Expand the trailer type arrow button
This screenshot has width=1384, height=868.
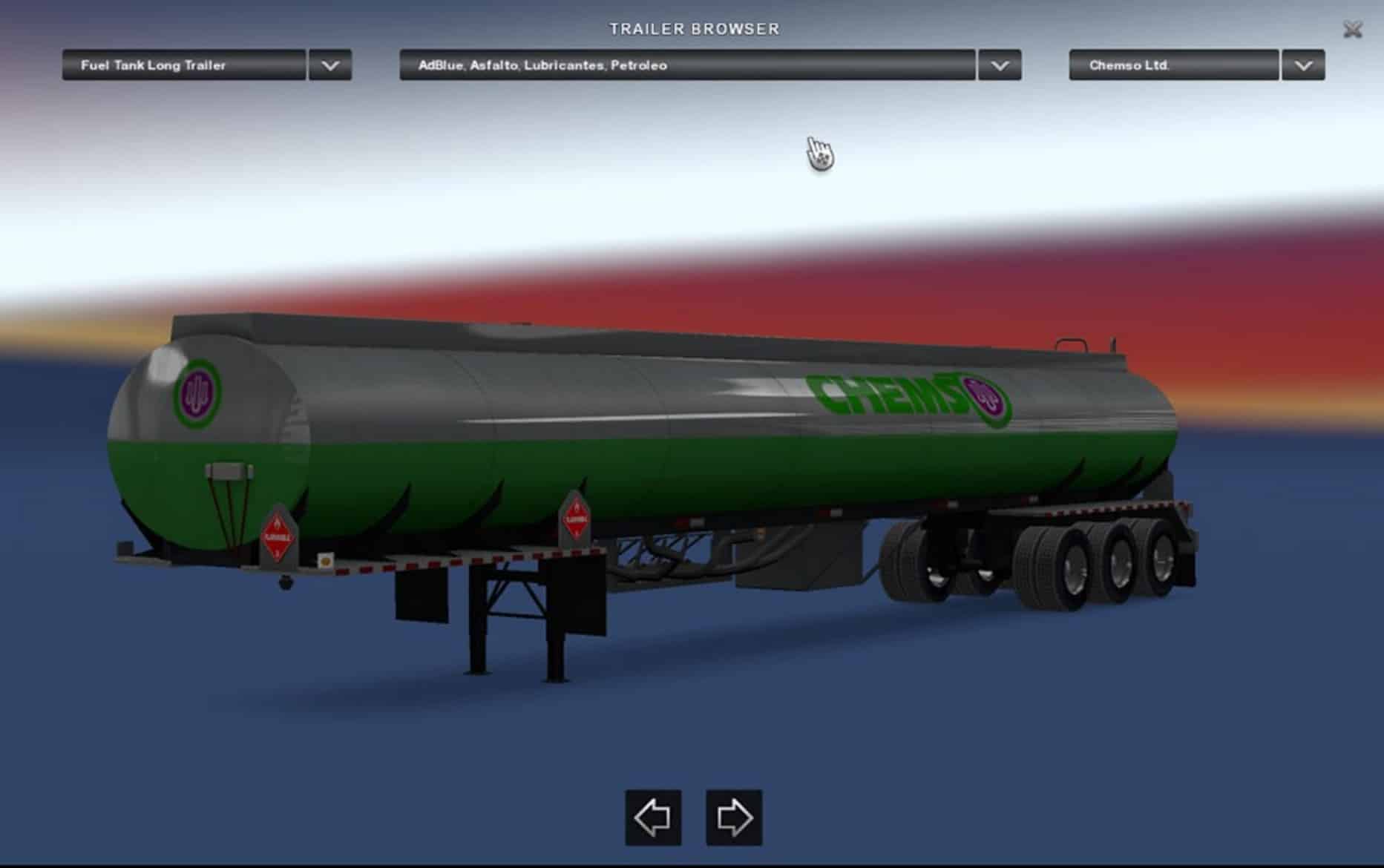tap(330, 65)
